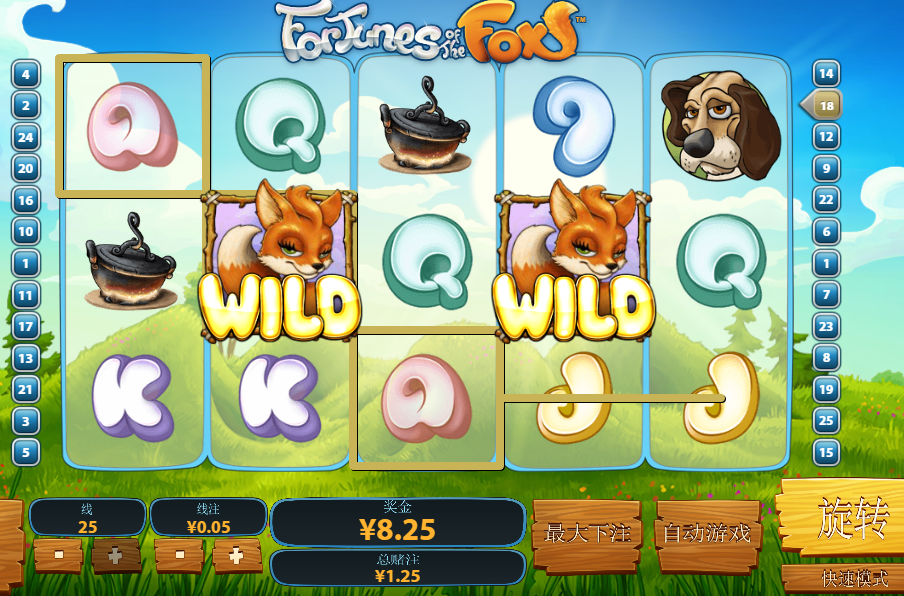Activate payline number 23
Image resolution: width=904 pixels, height=596 pixels.
point(826,326)
